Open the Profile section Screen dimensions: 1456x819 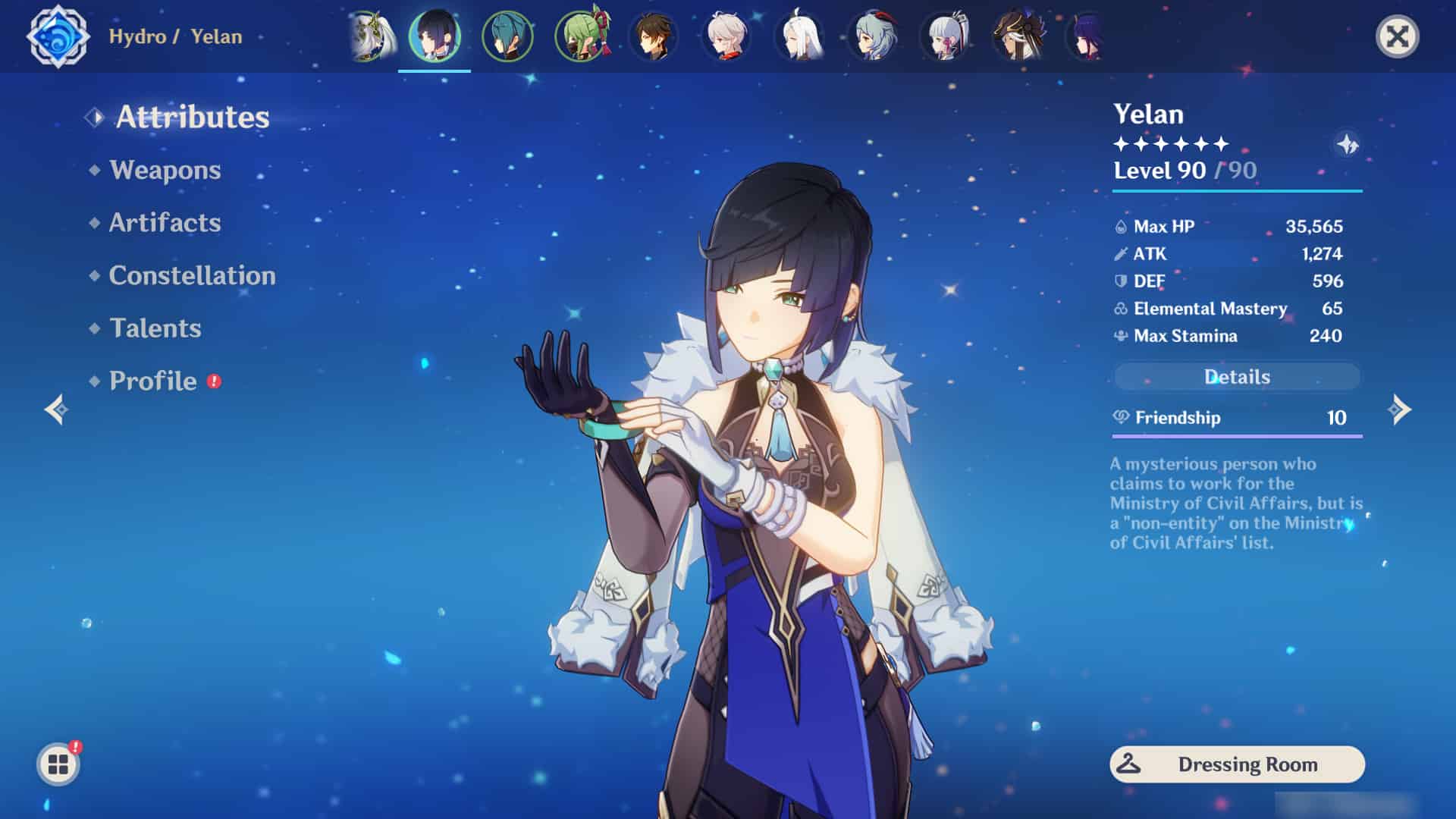[152, 381]
